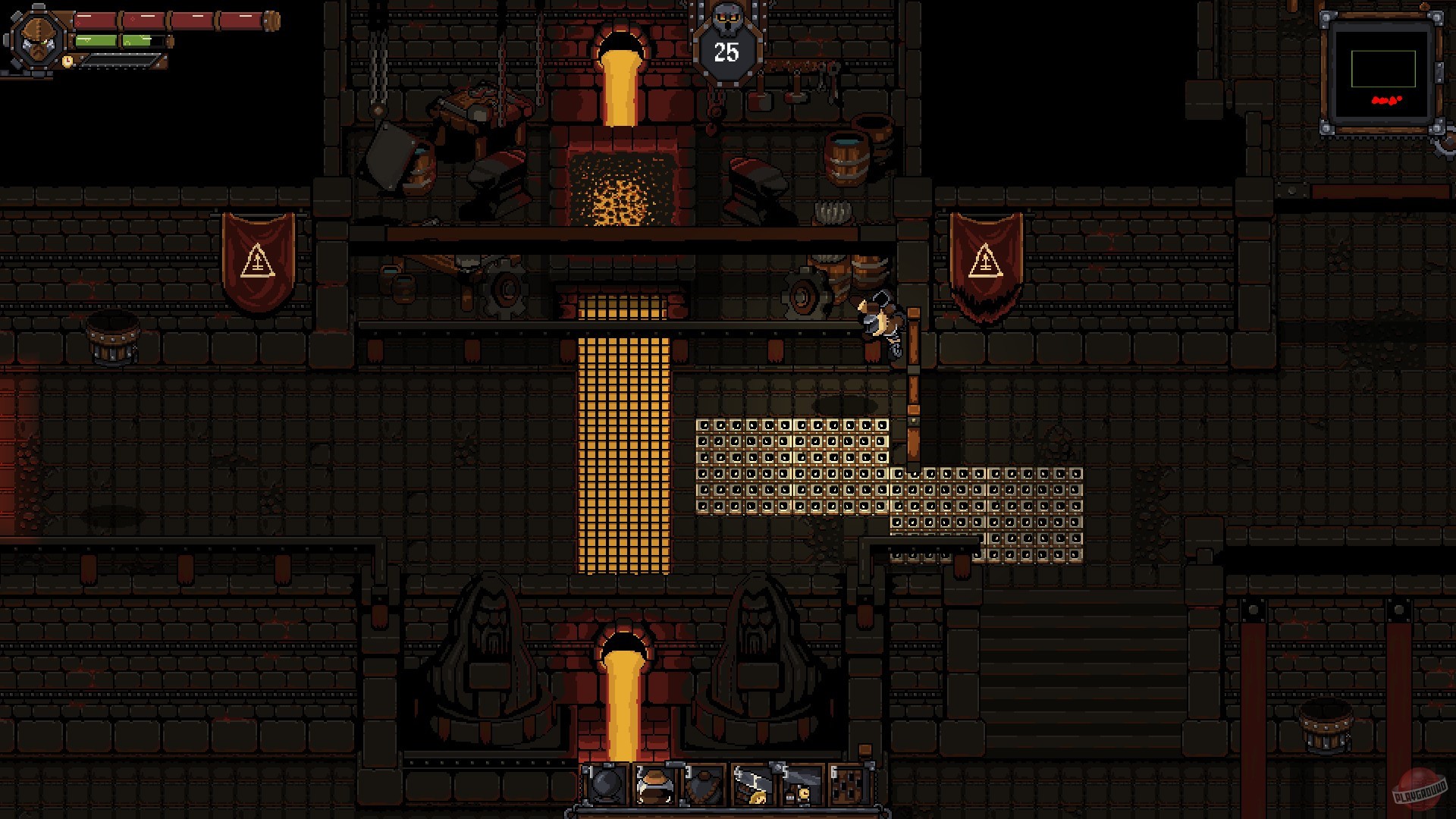Click the coin icon below the dwarf portrait
The height and width of the screenshot is (819, 1456).
click(67, 61)
